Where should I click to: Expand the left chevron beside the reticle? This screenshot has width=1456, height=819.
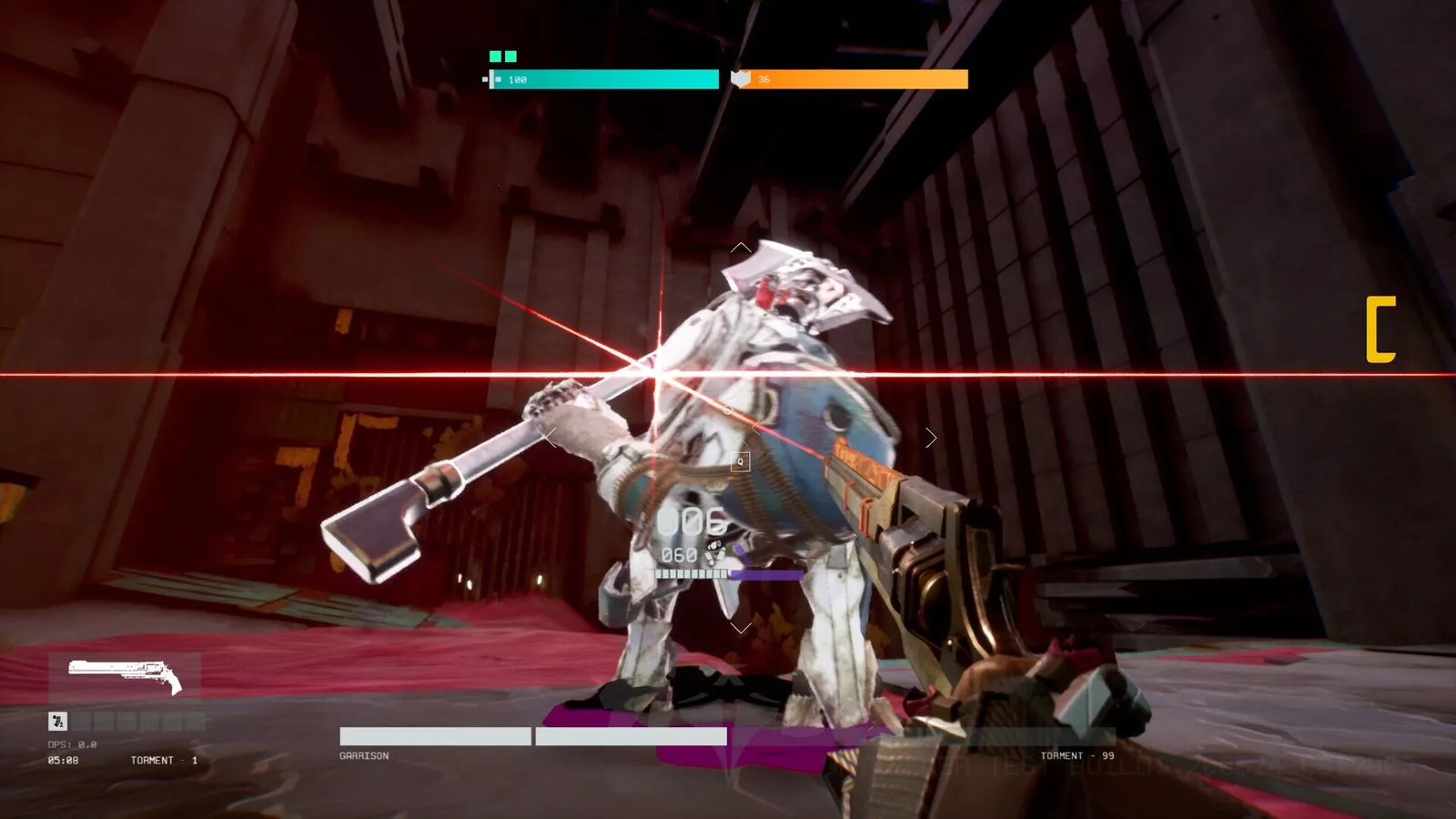tap(549, 437)
